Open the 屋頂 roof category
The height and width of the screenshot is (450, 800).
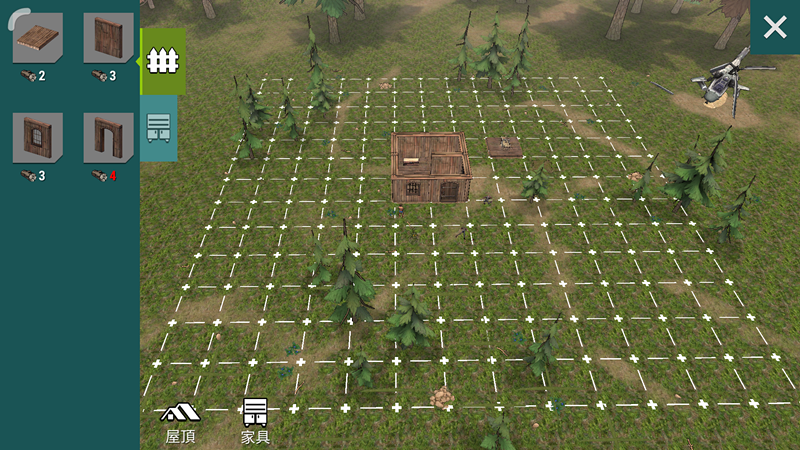pyautogui.click(x=180, y=422)
